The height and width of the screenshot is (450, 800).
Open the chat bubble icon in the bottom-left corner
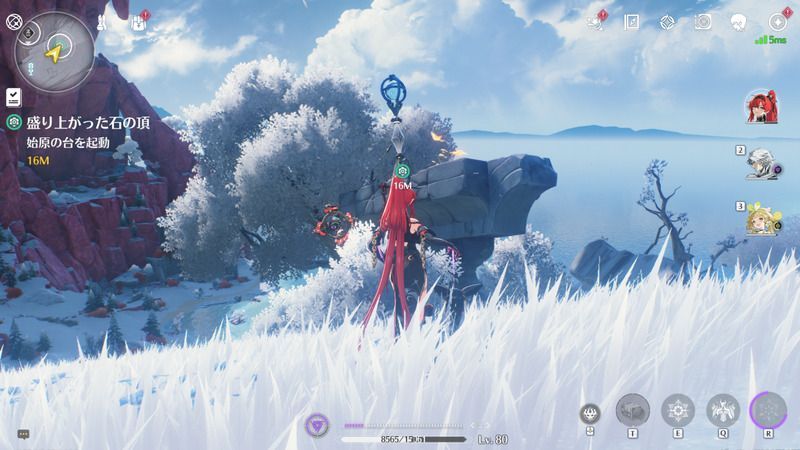click(23, 434)
